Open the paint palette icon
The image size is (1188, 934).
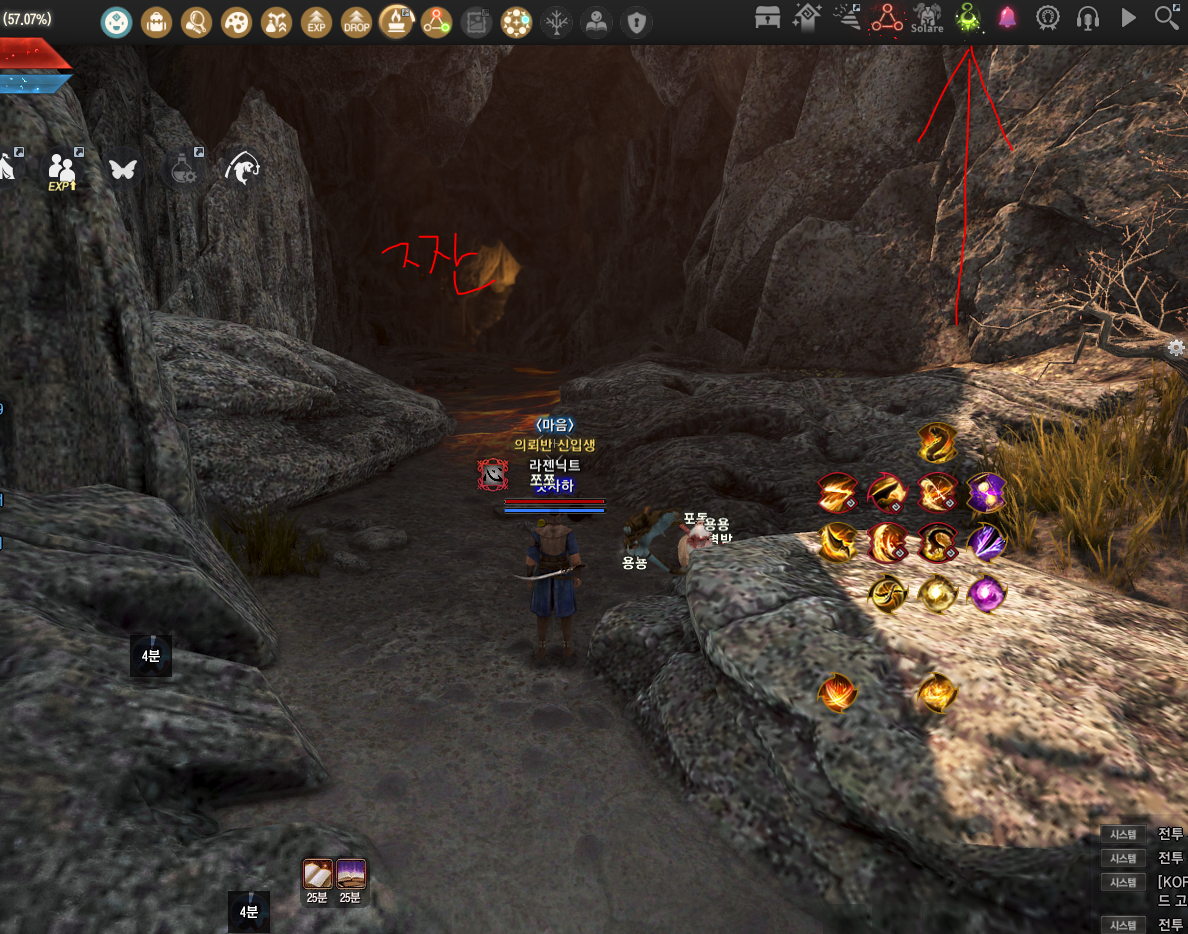pos(236,21)
